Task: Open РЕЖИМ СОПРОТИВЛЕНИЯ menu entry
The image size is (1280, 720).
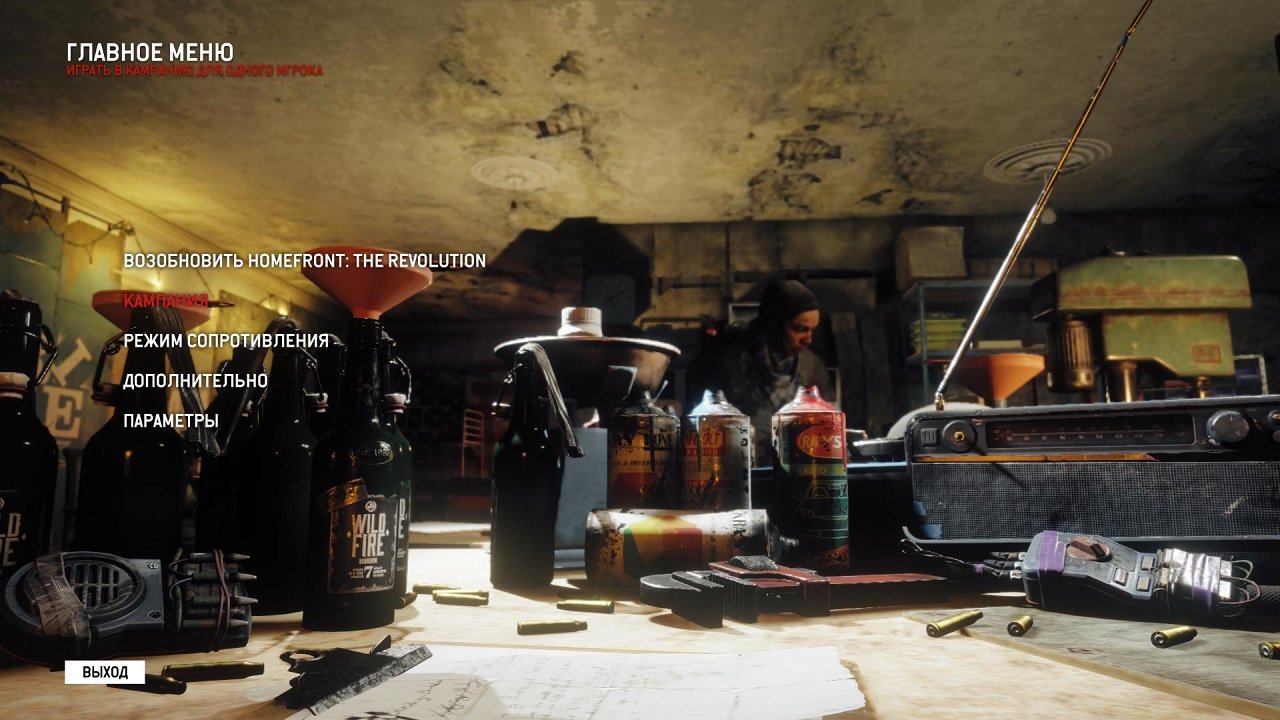Action: click(x=225, y=341)
